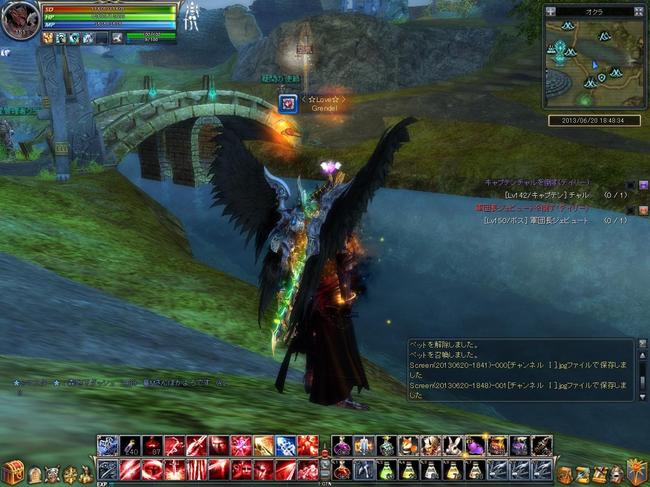The image size is (650, 487).
Task: Click the white armor equipment status figure
Action: (191, 15)
